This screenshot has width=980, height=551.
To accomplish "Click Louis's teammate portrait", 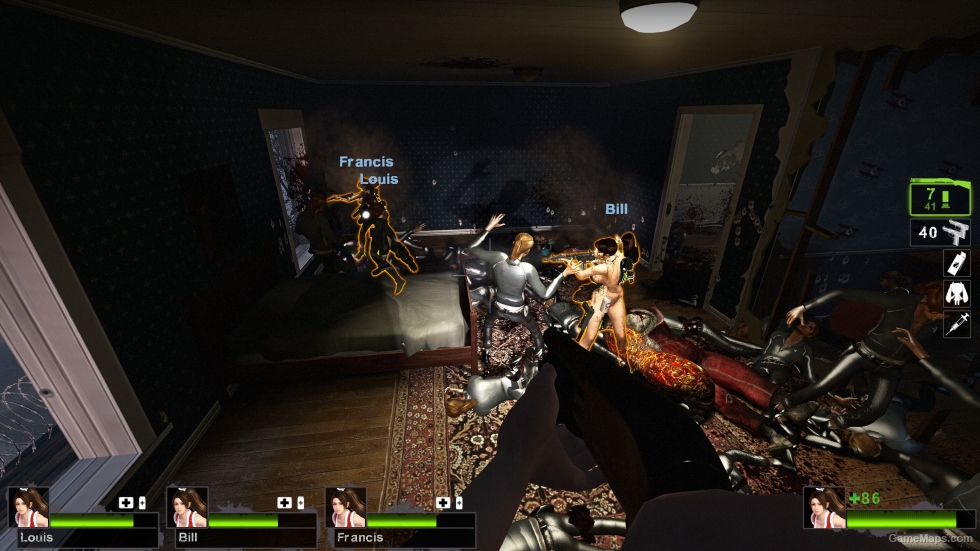I will [28, 507].
